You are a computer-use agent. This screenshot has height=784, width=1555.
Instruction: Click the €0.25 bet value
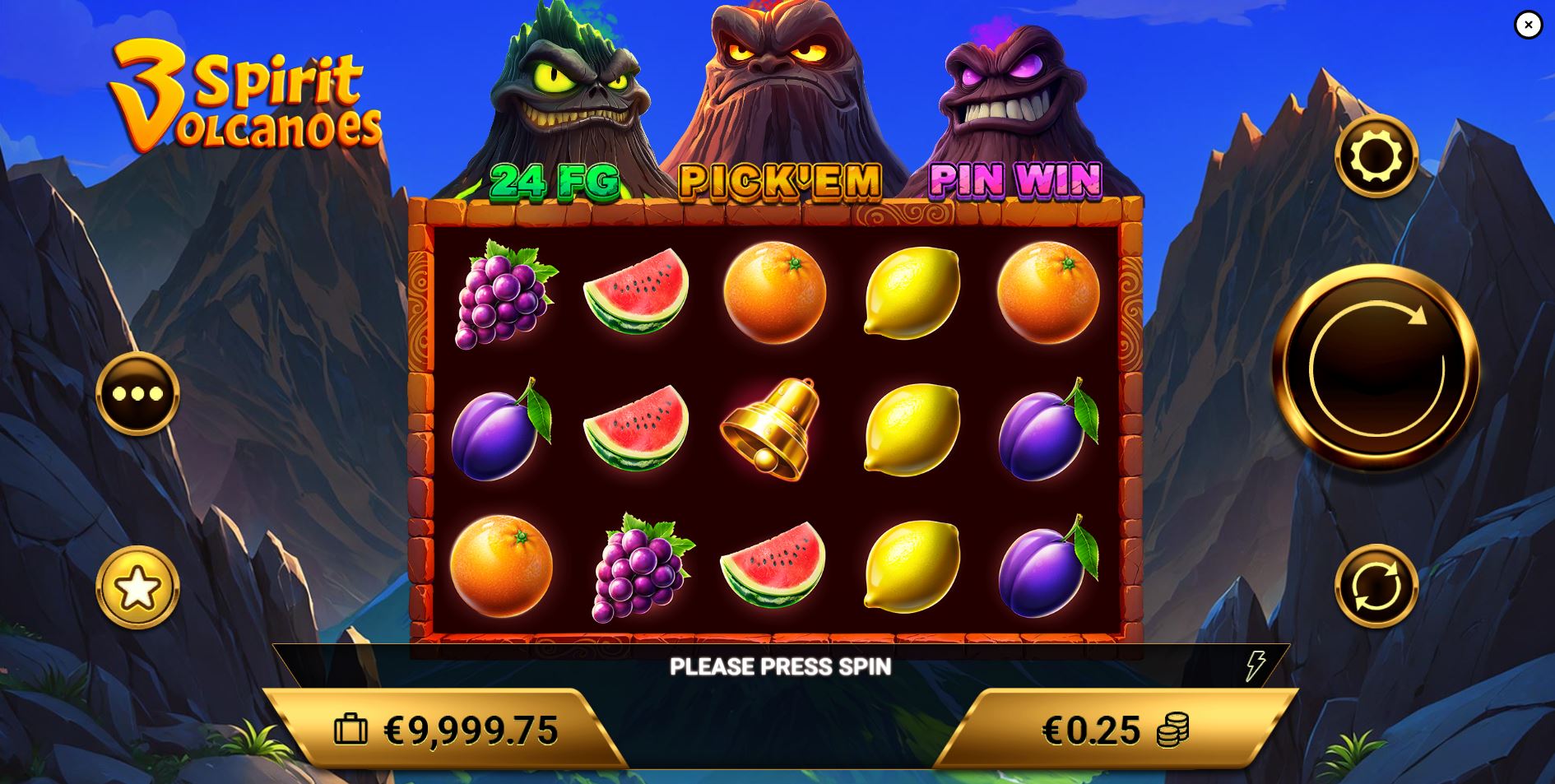(x=1090, y=728)
